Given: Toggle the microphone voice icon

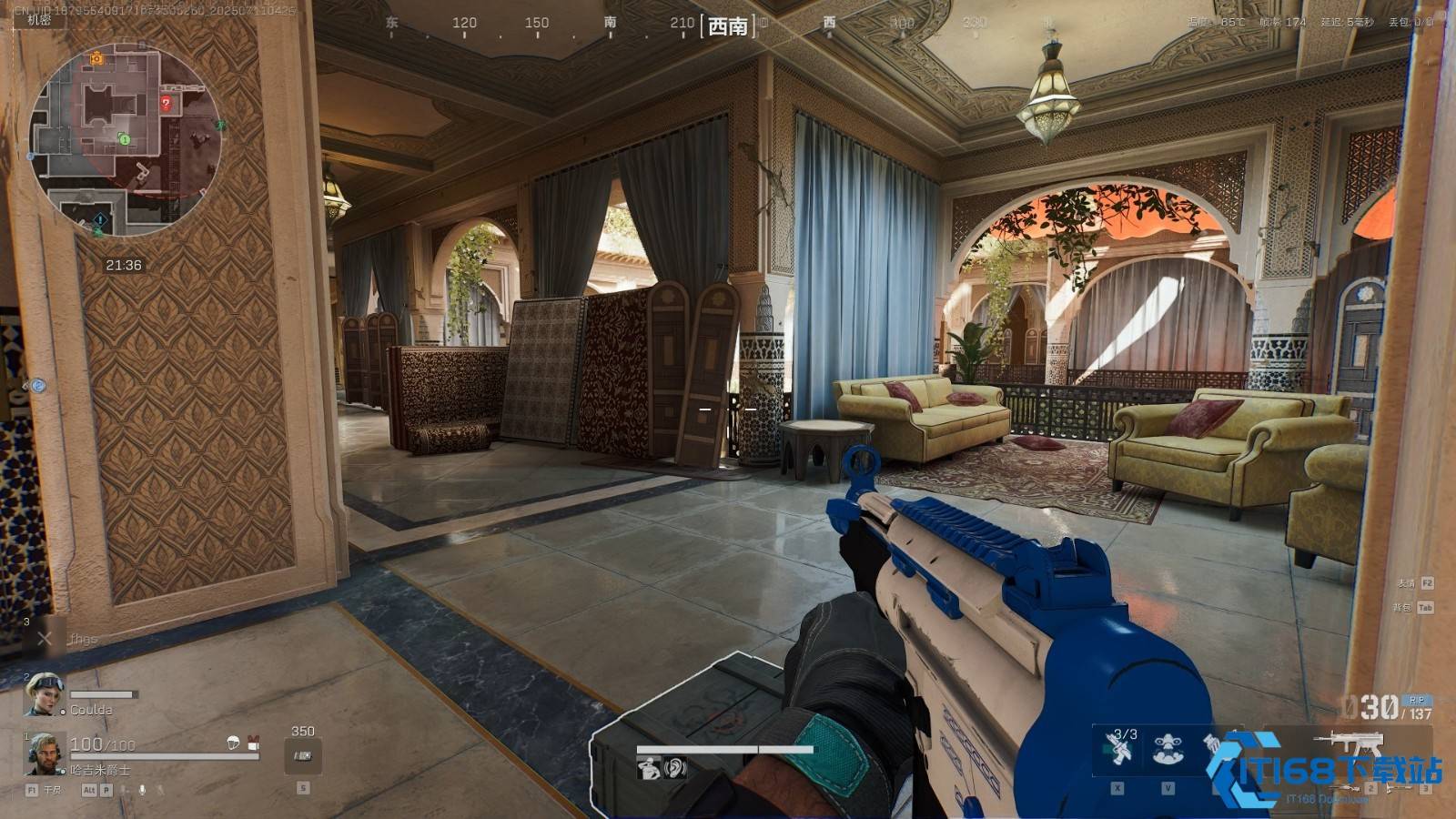Looking at the screenshot, I should coord(141,790).
